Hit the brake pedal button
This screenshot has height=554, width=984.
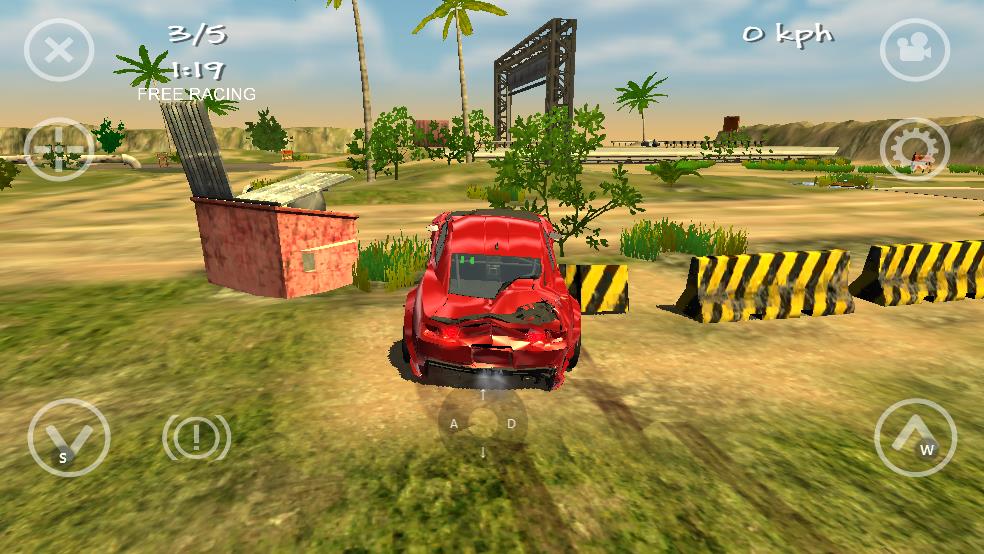point(69,438)
